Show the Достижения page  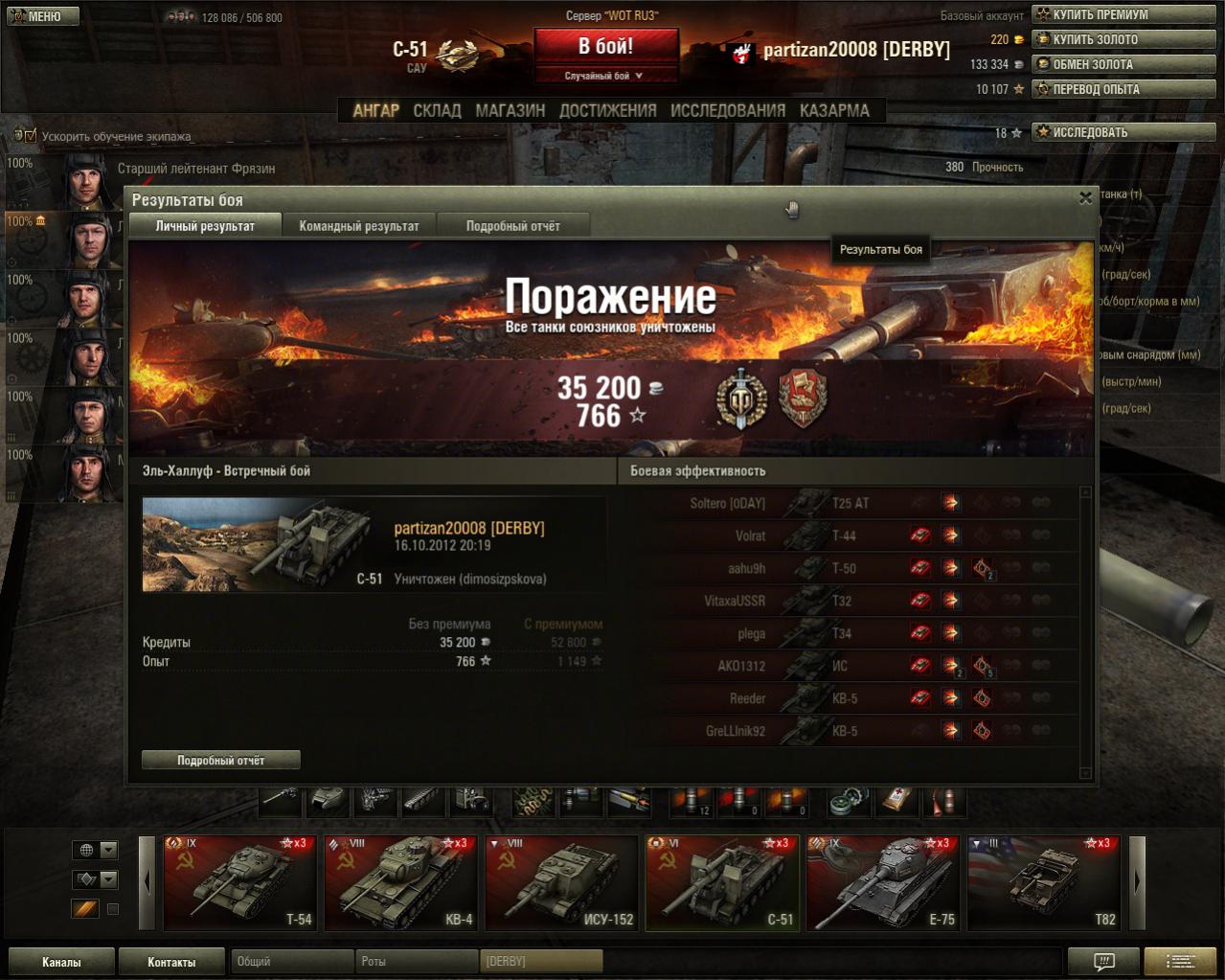[x=607, y=110]
